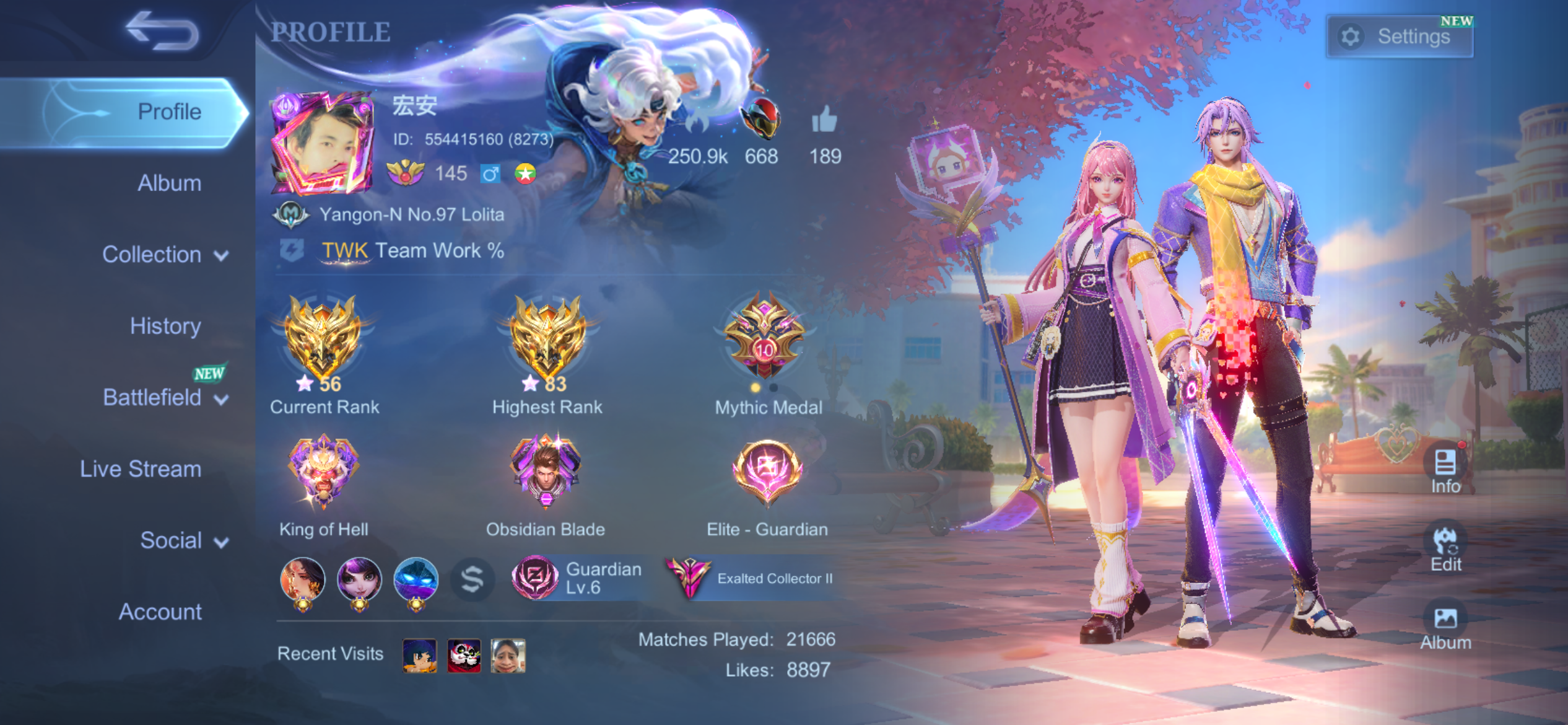Tap the player avatar portrait
The width and height of the screenshot is (1568, 725).
tap(323, 144)
